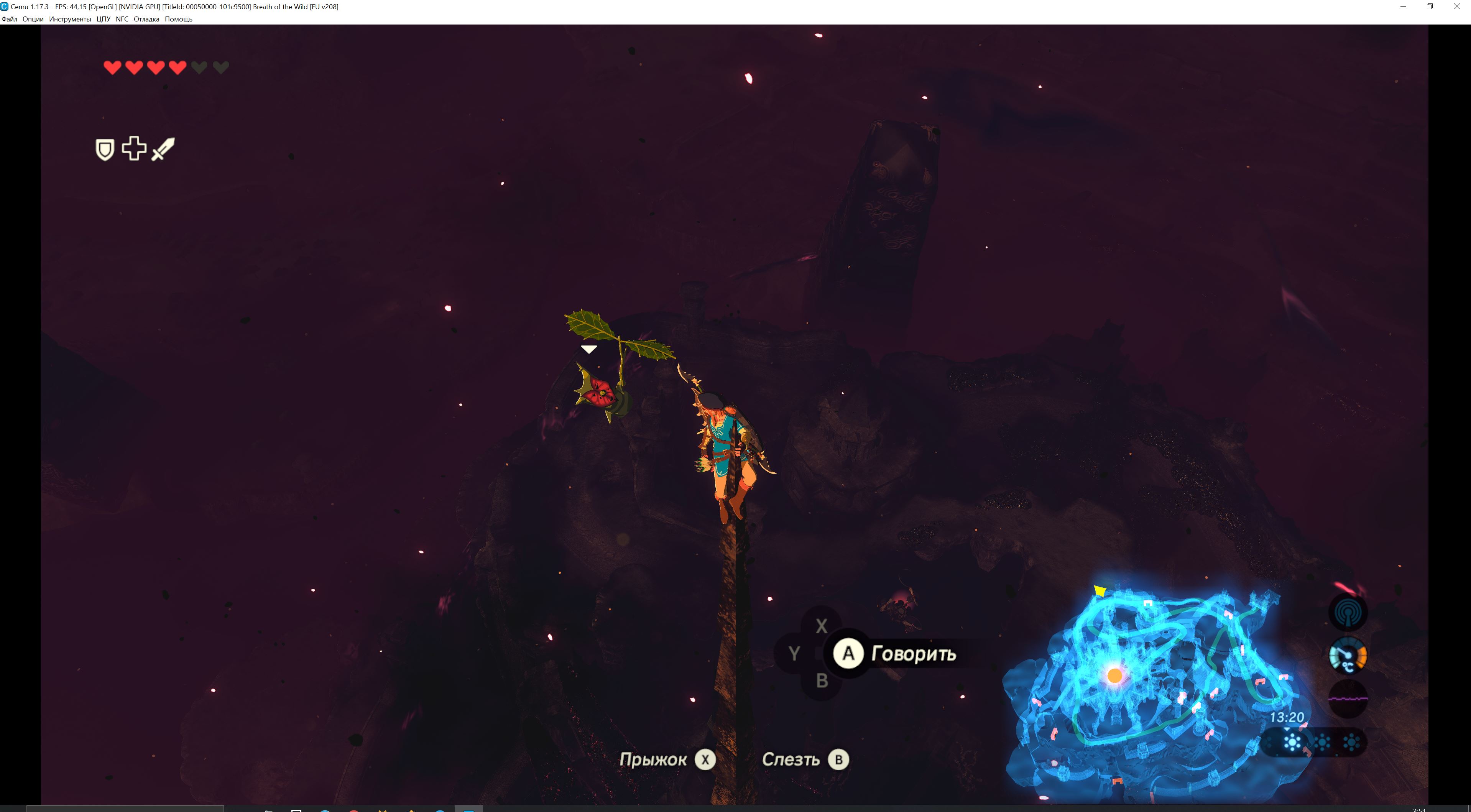Click the purple noise meter indicator
Image resolution: width=1471 pixels, height=812 pixels.
(1348, 698)
